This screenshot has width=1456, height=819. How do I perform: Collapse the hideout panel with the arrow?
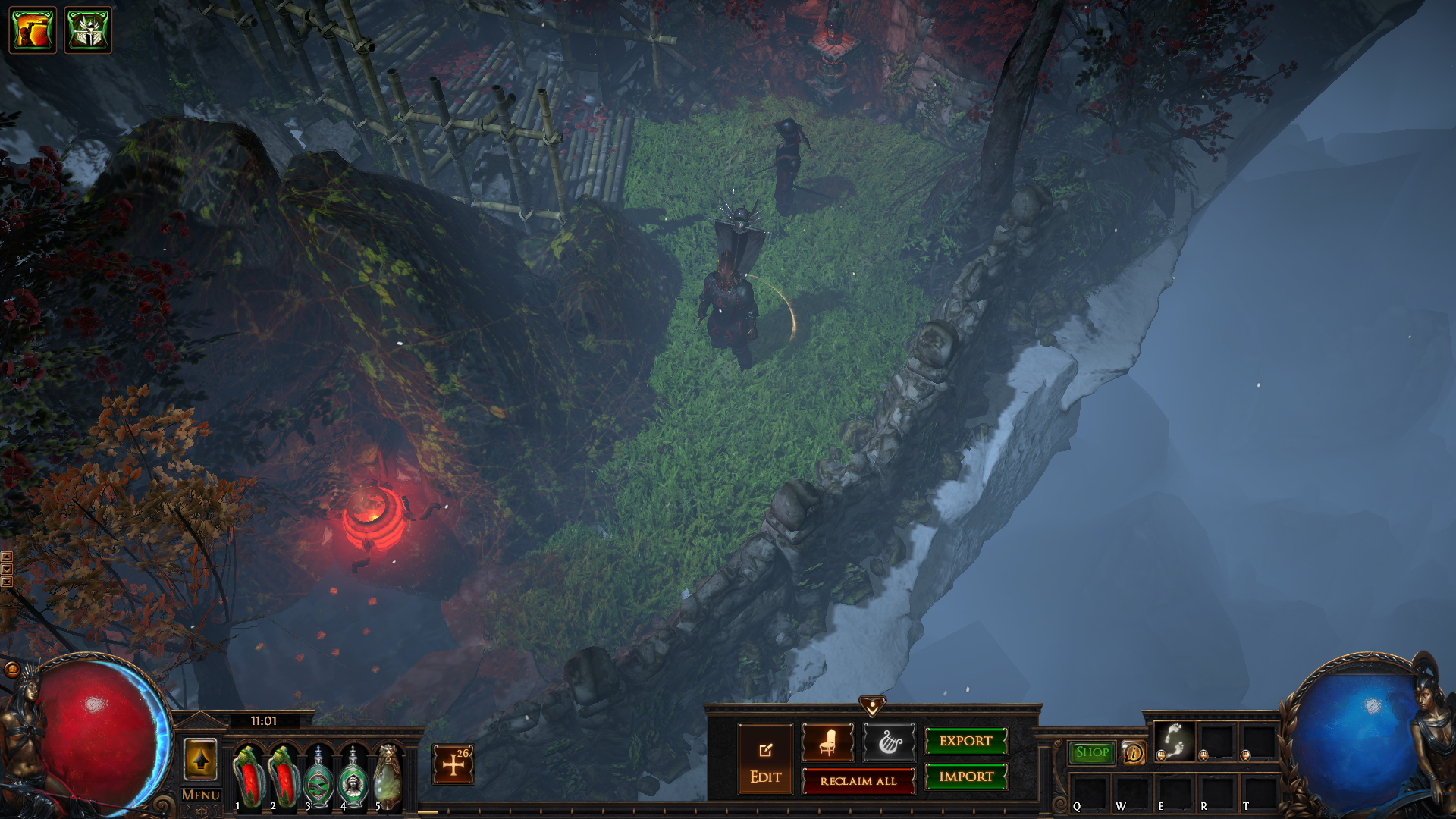[872, 706]
